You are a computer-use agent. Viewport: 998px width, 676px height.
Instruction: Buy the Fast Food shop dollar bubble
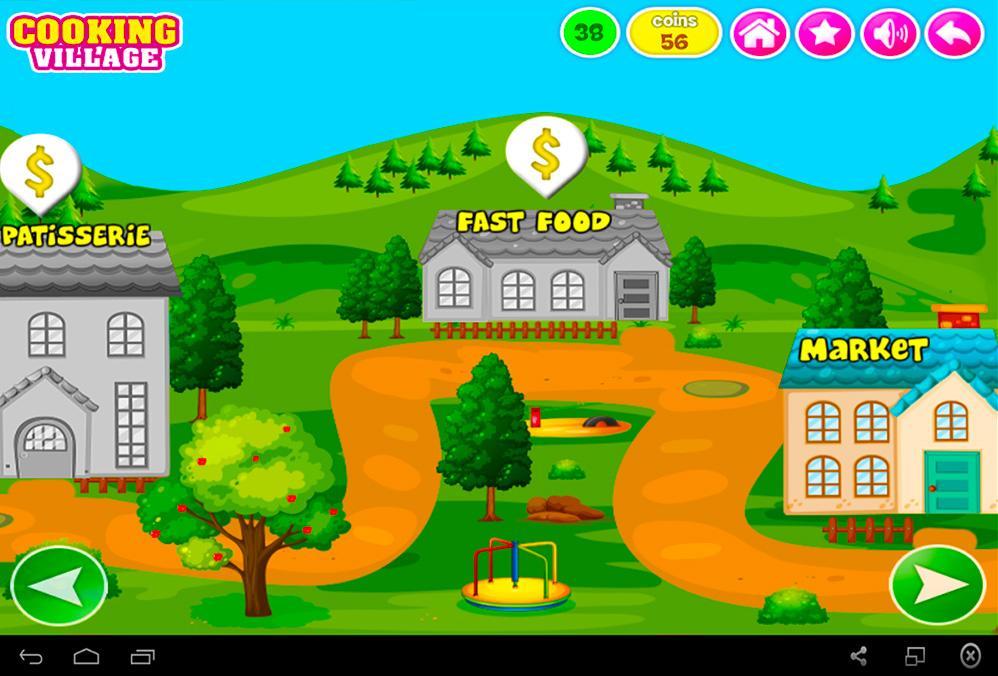pyautogui.click(x=545, y=152)
